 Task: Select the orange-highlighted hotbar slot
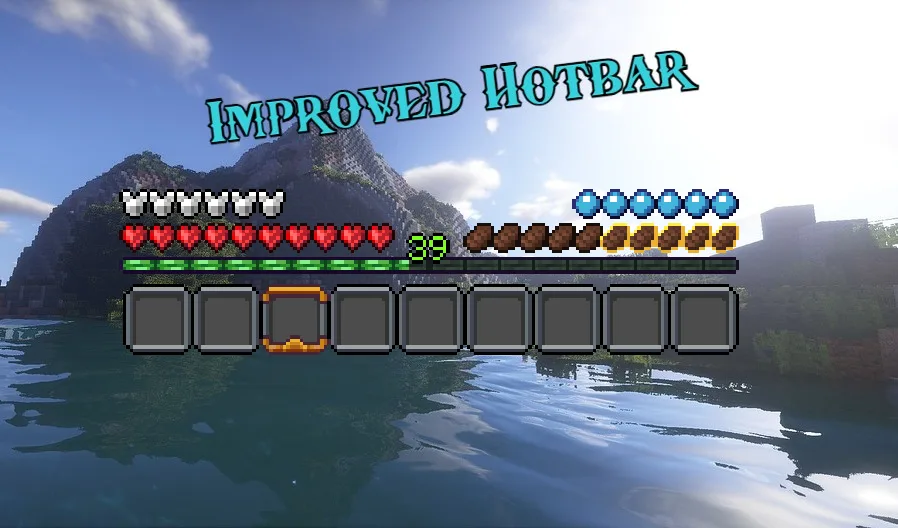[x=295, y=319]
